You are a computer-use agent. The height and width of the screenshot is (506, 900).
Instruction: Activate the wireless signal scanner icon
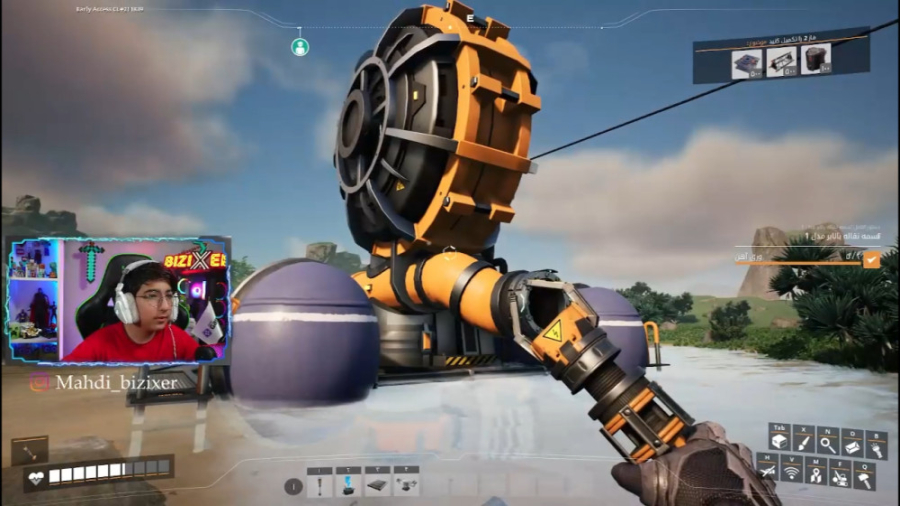coord(792,469)
